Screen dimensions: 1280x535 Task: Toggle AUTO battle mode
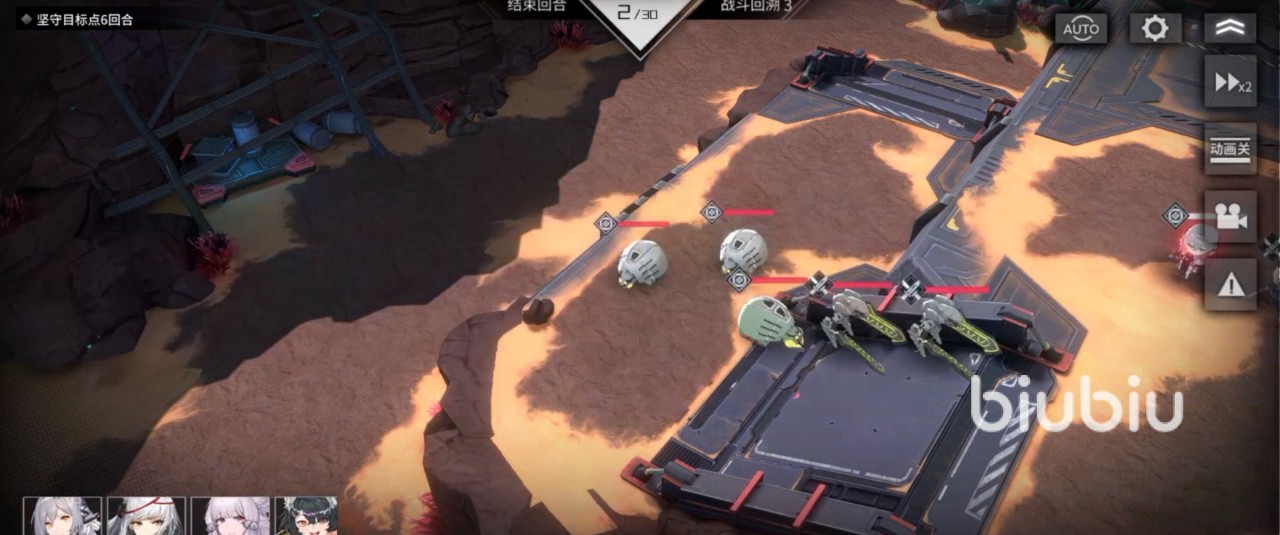click(1081, 29)
